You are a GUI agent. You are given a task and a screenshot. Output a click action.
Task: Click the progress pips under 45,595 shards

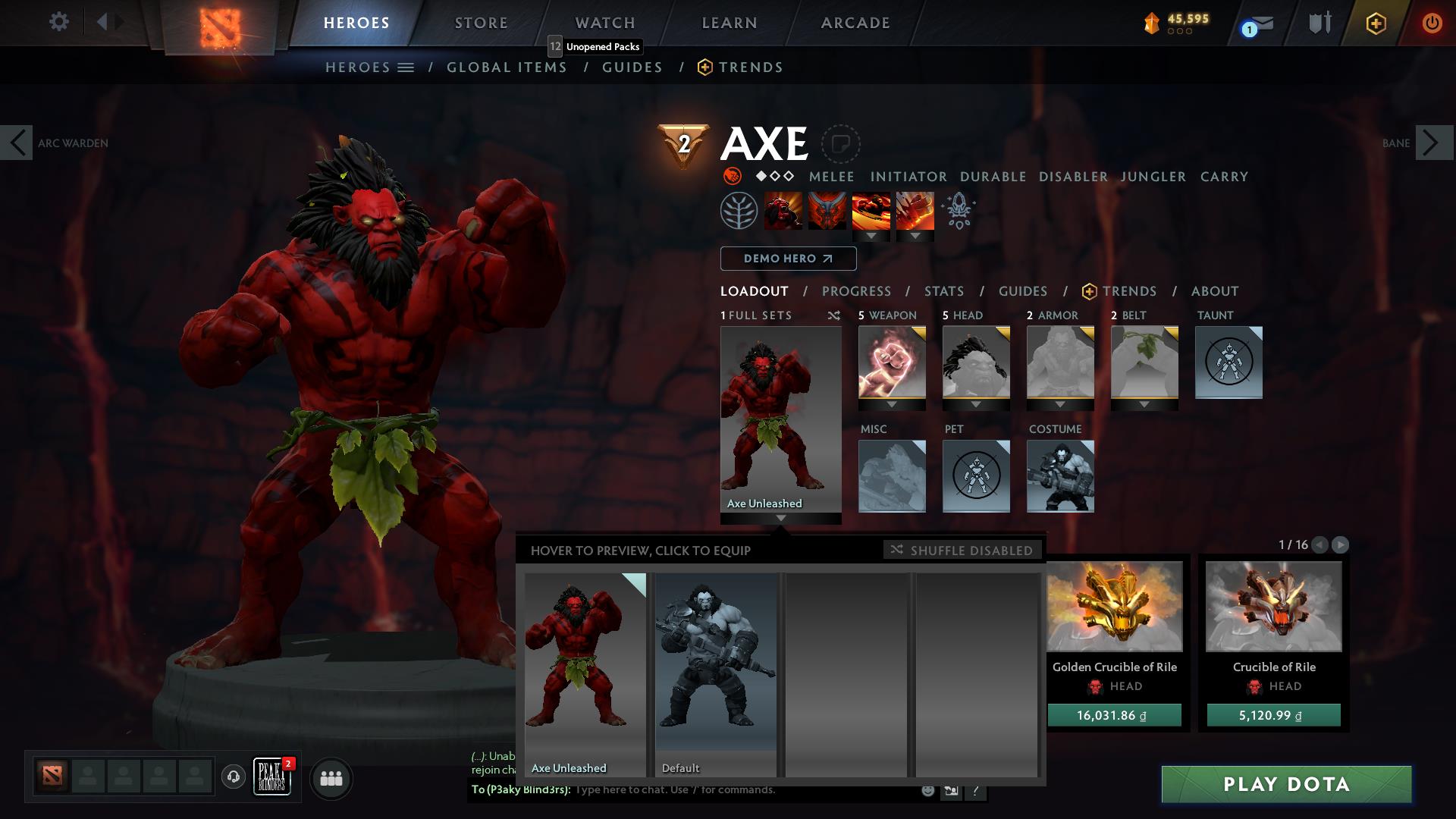click(1178, 32)
